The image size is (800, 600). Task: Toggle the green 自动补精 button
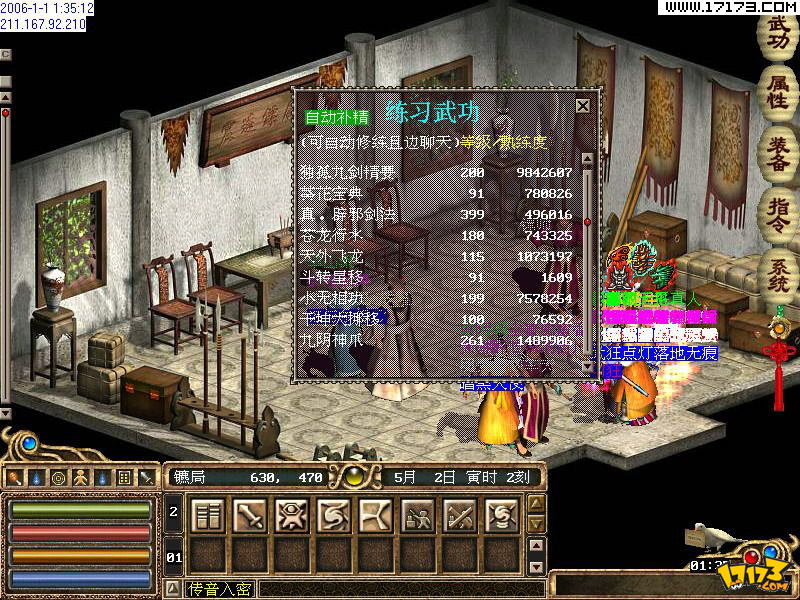330,116
